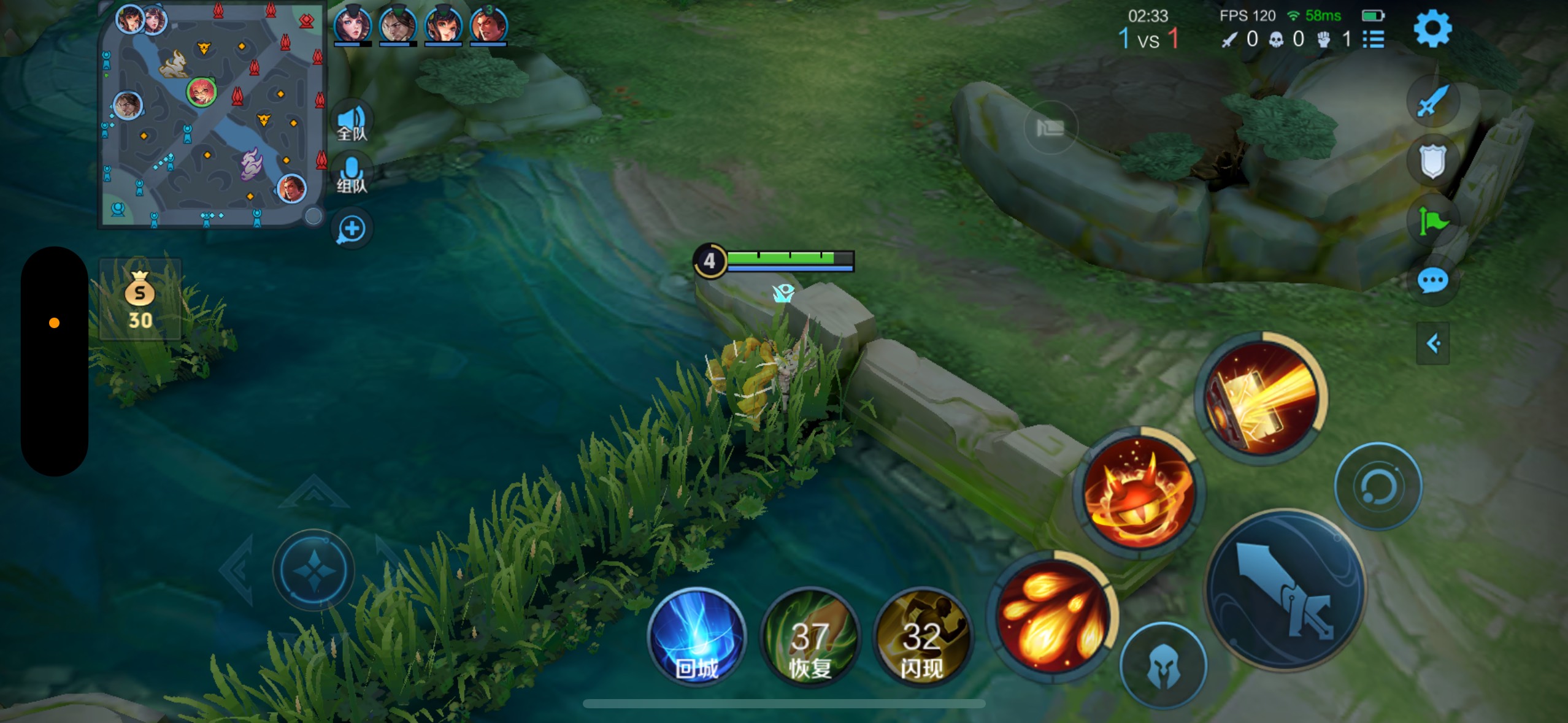Open the scoreboard list icon

tap(1373, 40)
